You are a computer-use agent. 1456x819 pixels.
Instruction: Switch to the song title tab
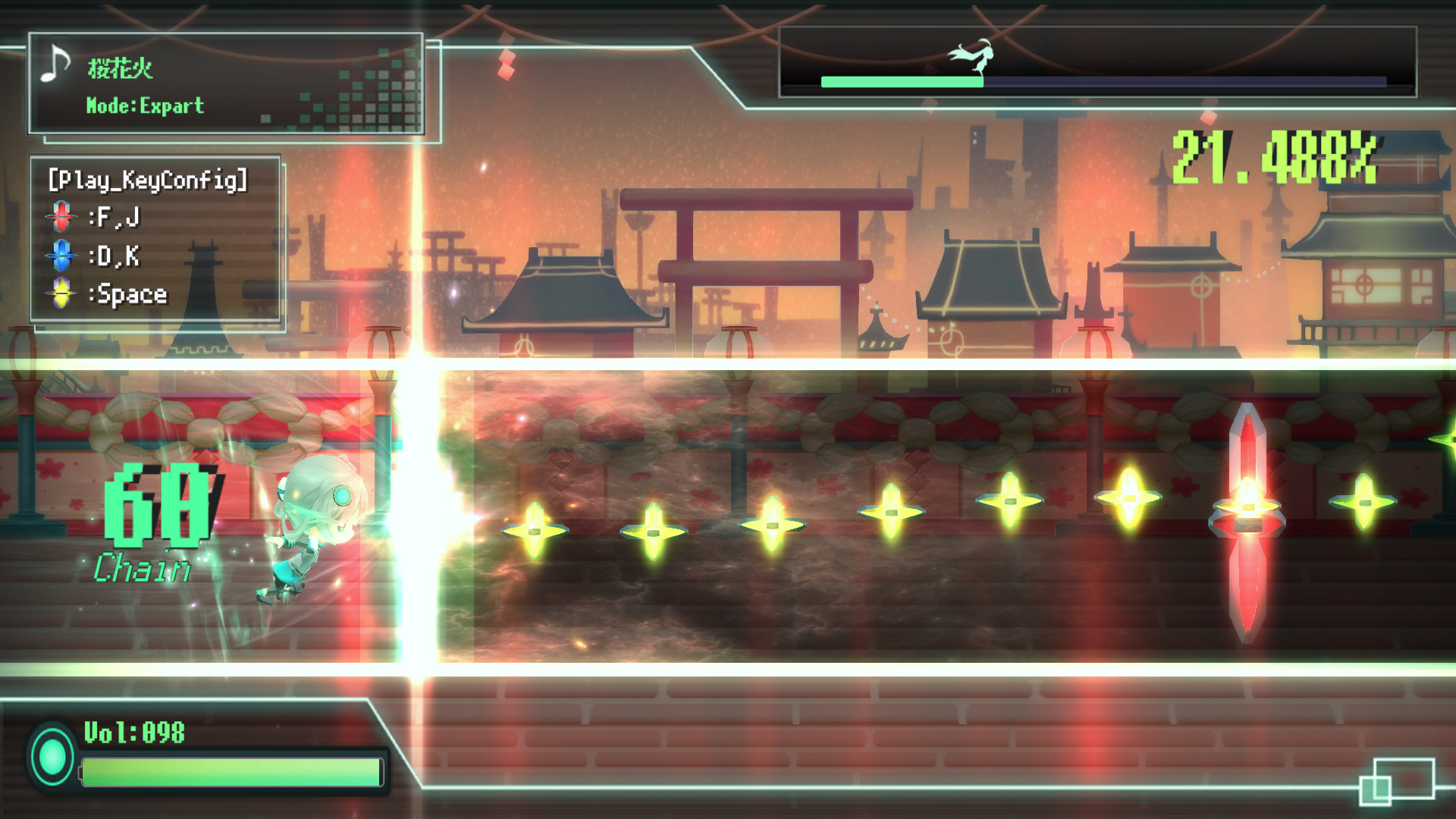coord(121,67)
